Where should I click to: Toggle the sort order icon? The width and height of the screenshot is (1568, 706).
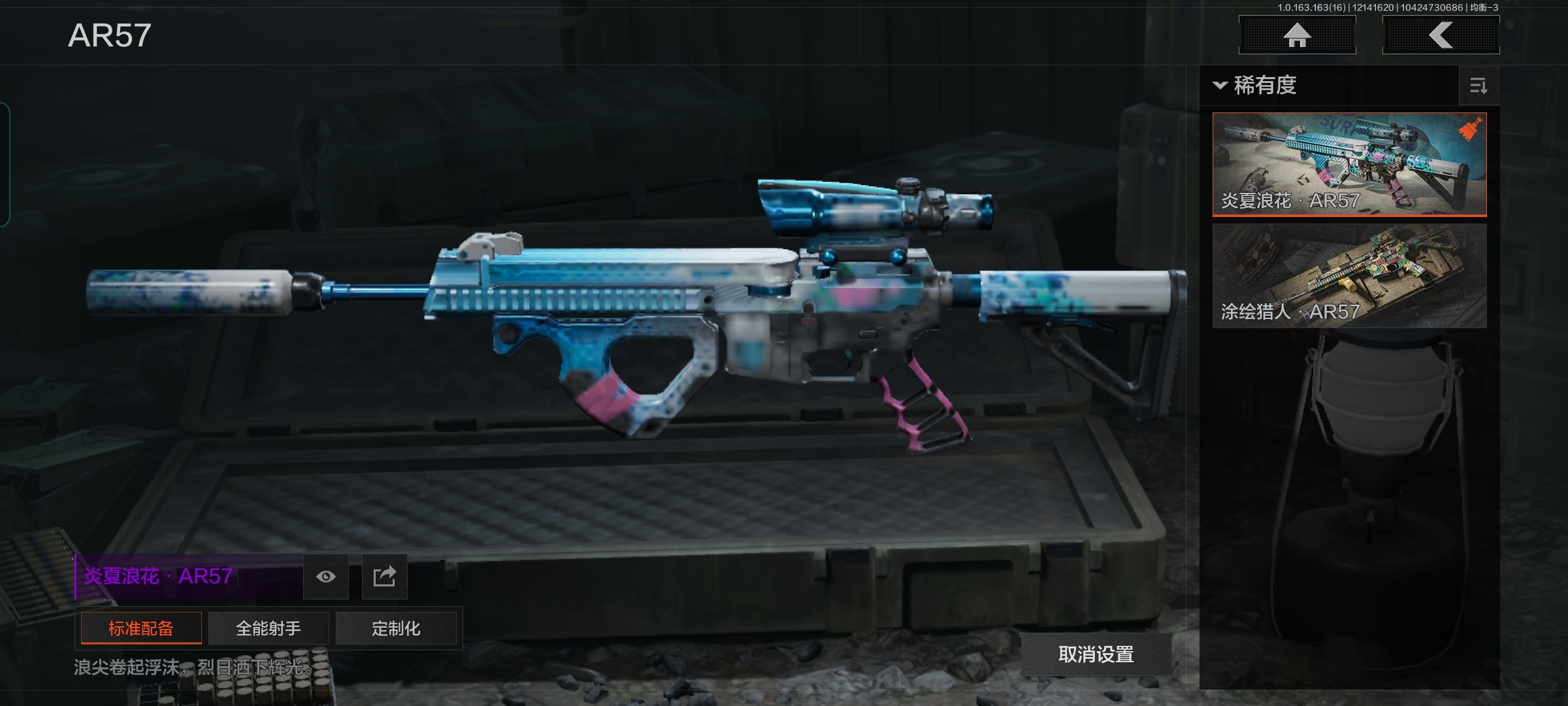[1478, 86]
